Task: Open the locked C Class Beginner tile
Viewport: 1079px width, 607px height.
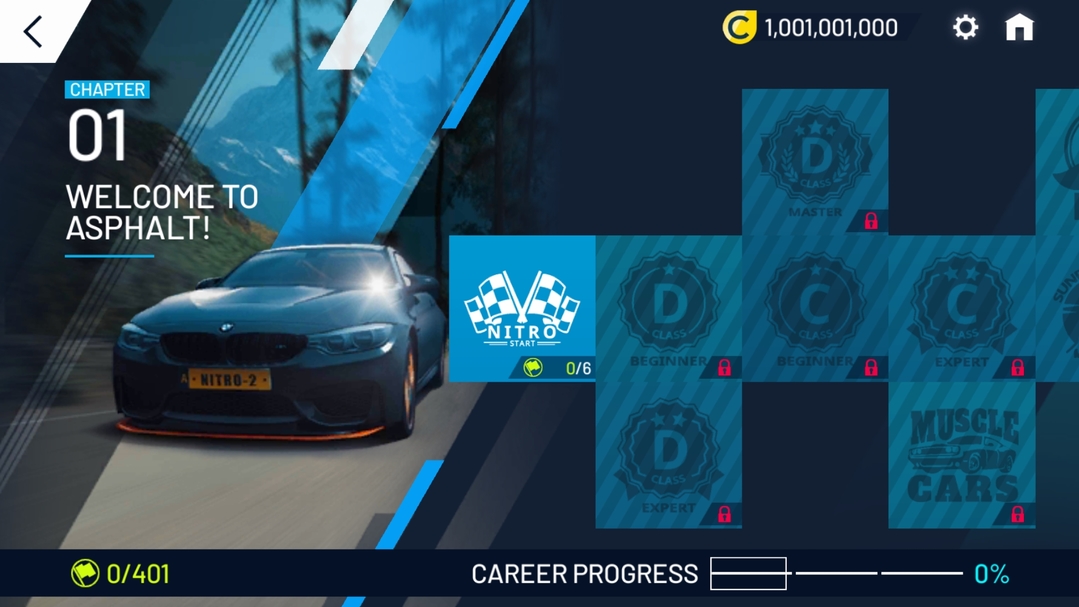Action: [x=815, y=308]
